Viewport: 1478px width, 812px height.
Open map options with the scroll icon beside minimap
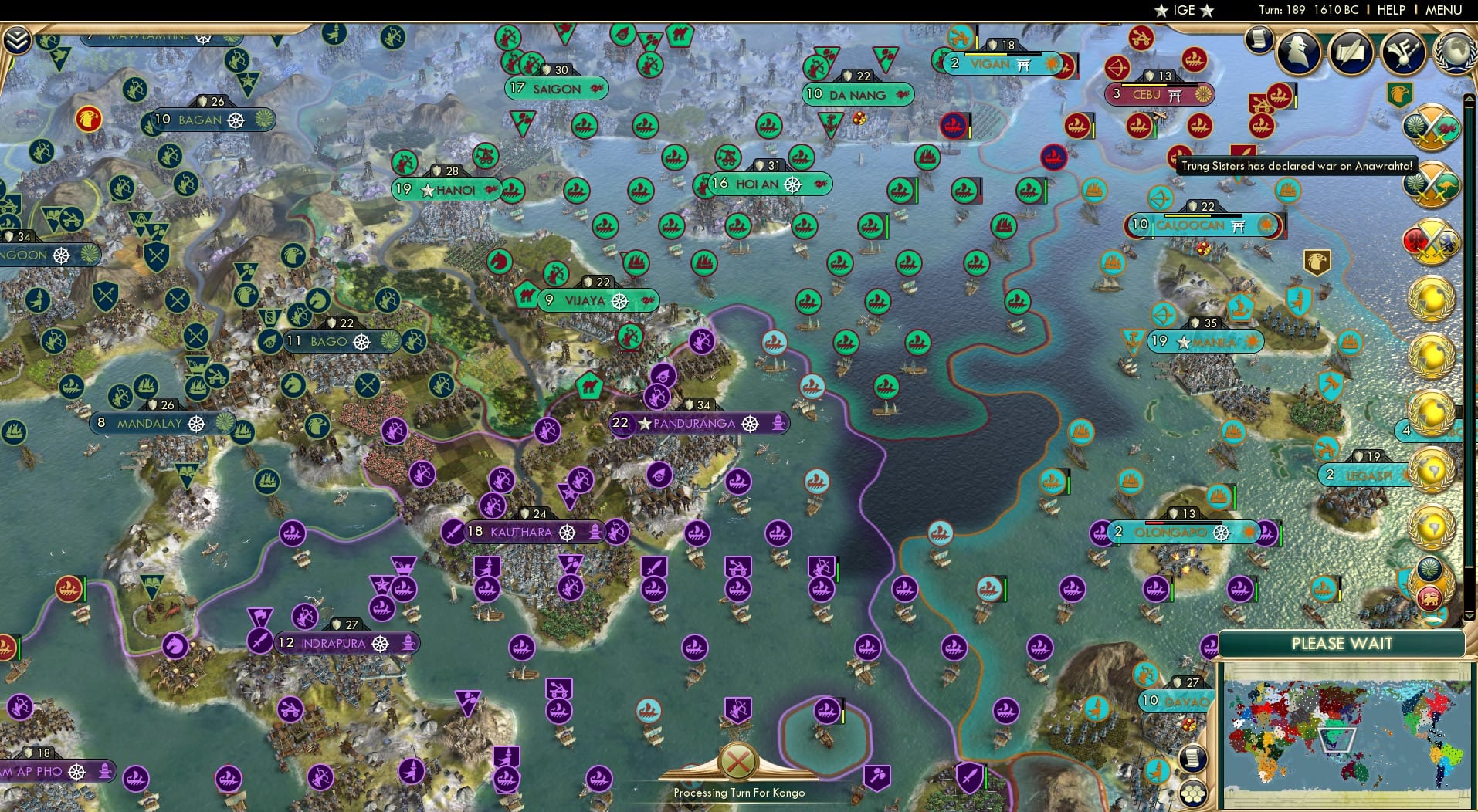coord(1193,758)
